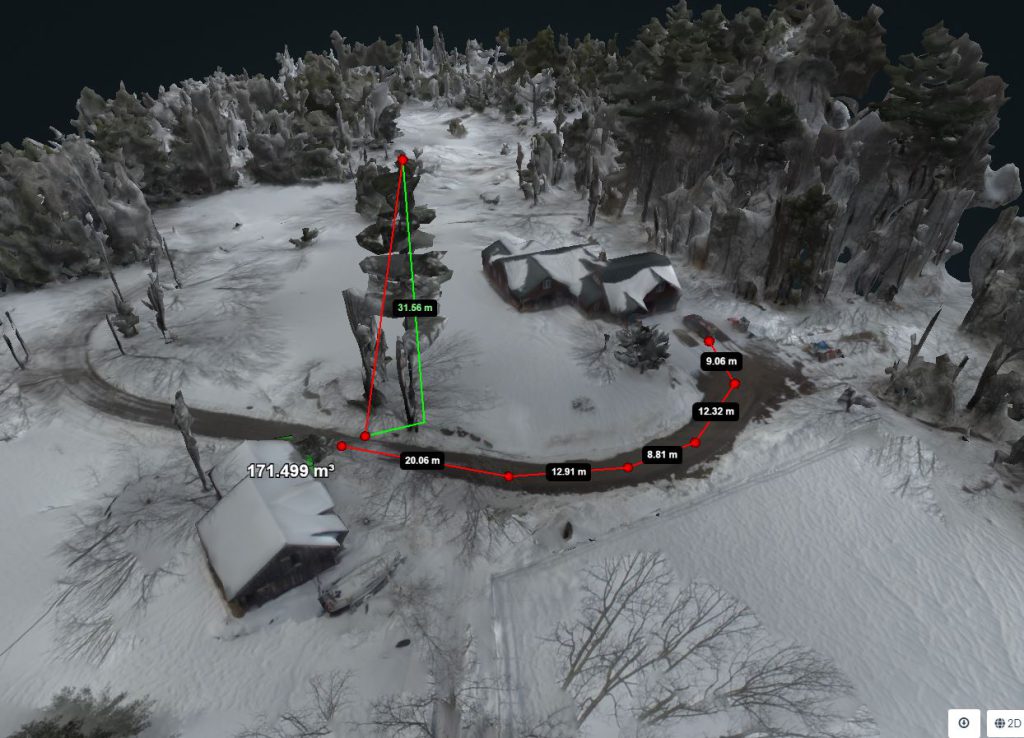Click the download button
Viewport: 1024px width, 738px height.
click(x=964, y=722)
